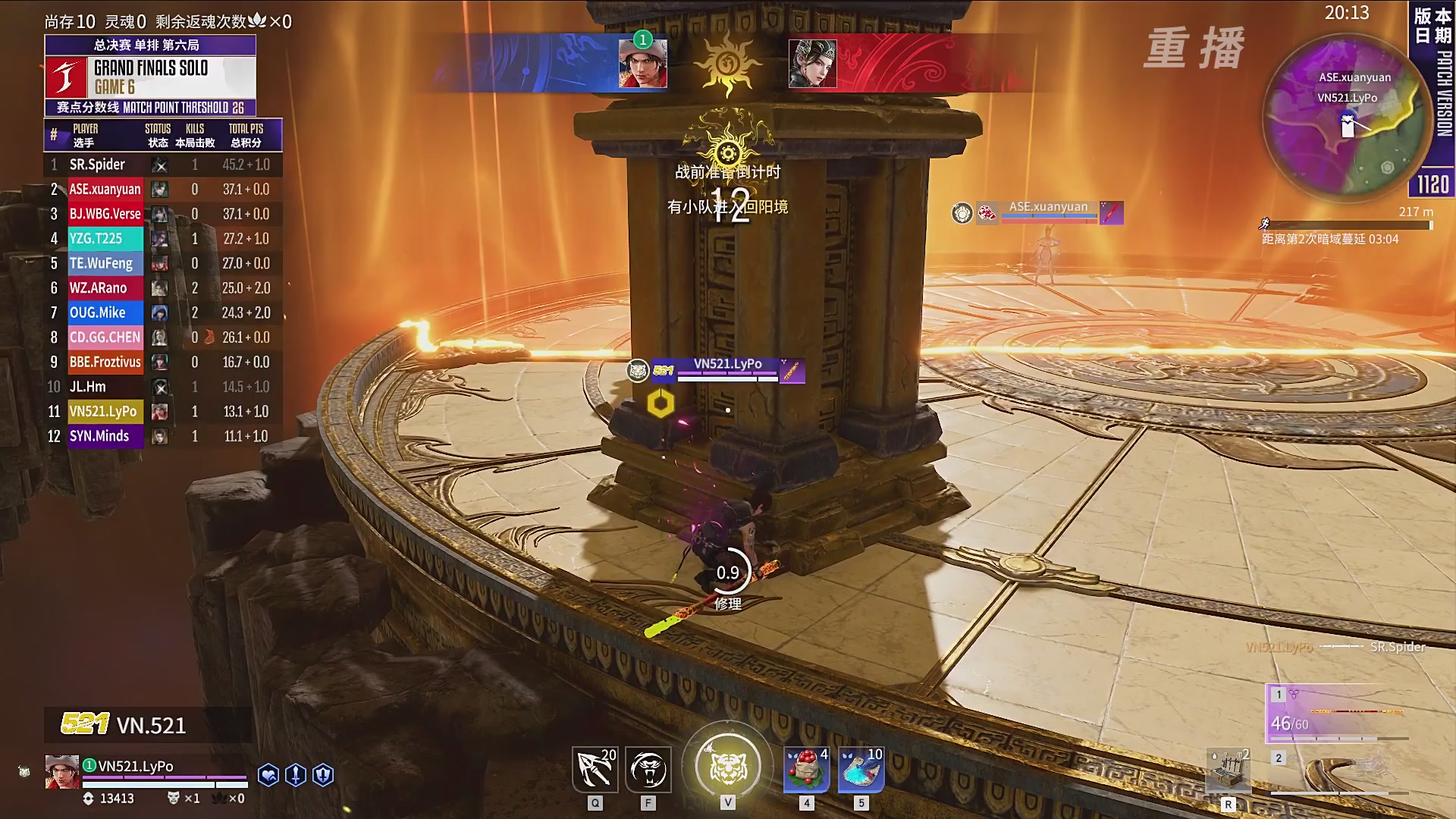This screenshot has width=1456, height=819.
Task: Activate the tiger ultimate ability icon
Action: (x=727, y=766)
